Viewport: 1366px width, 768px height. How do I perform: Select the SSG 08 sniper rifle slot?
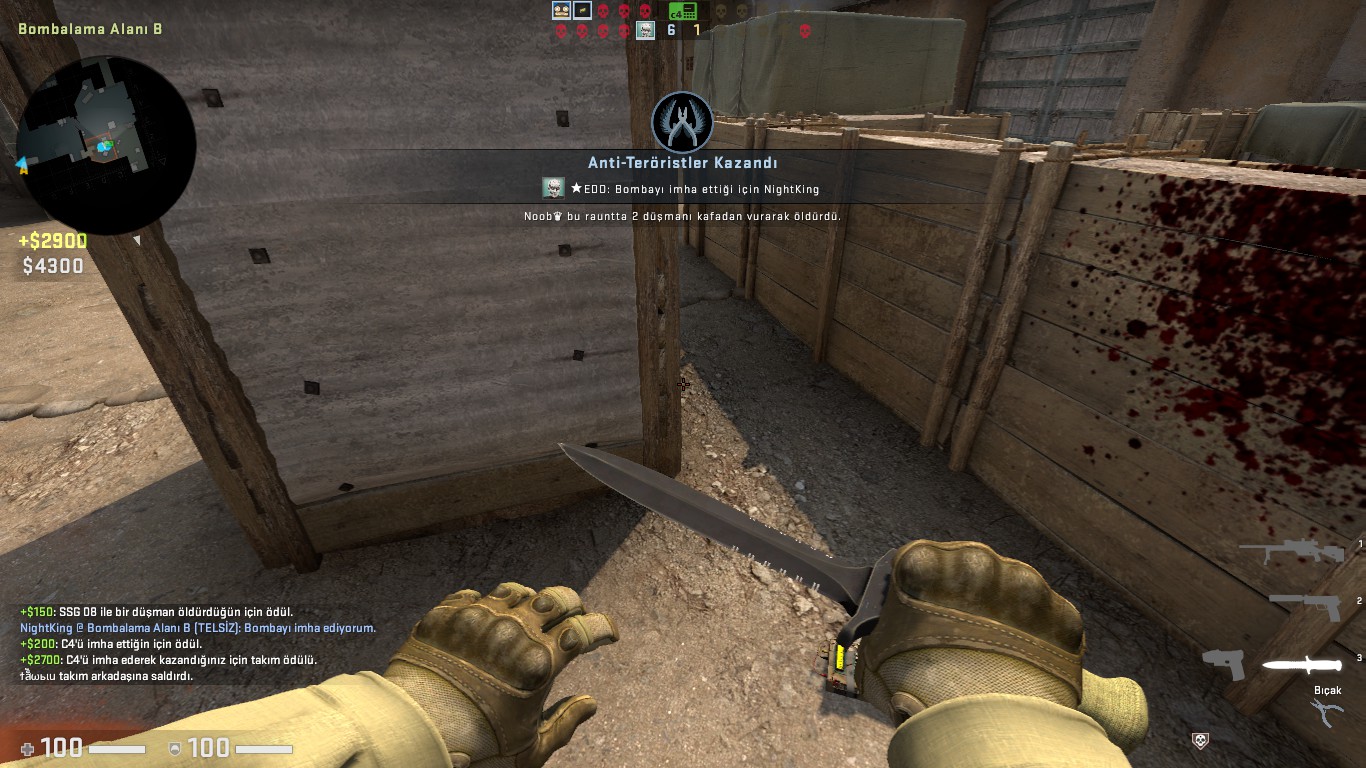tap(1296, 552)
